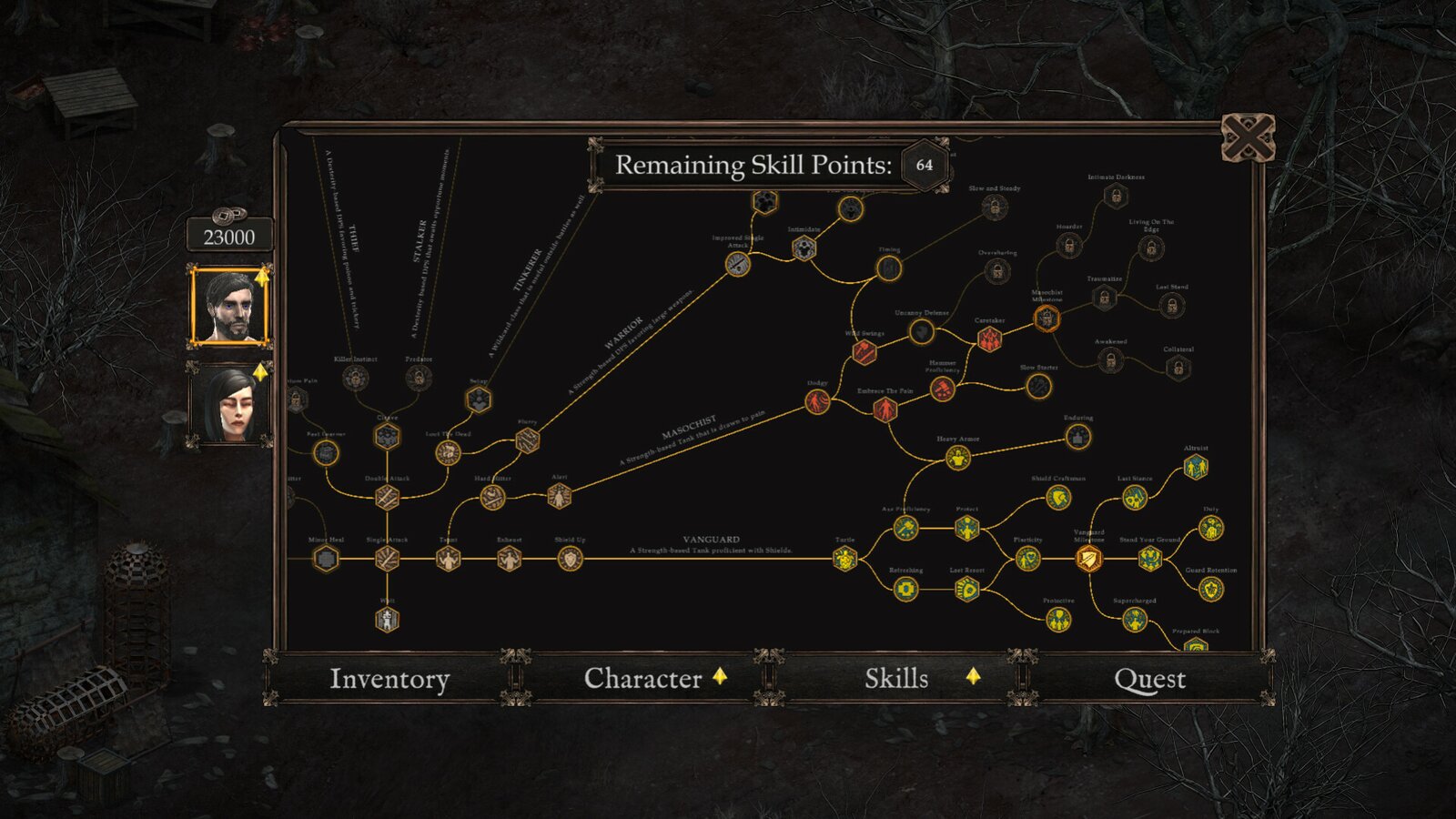
Task: Select the Double Attack skill
Action: point(386,497)
